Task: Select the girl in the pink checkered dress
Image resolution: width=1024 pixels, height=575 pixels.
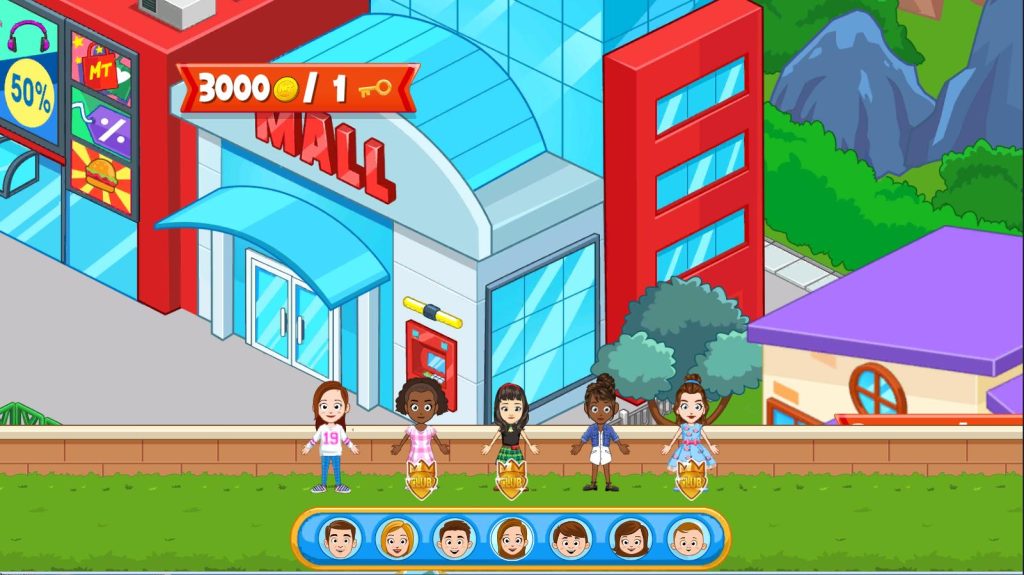Action: pyautogui.click(x=420, y=436)
